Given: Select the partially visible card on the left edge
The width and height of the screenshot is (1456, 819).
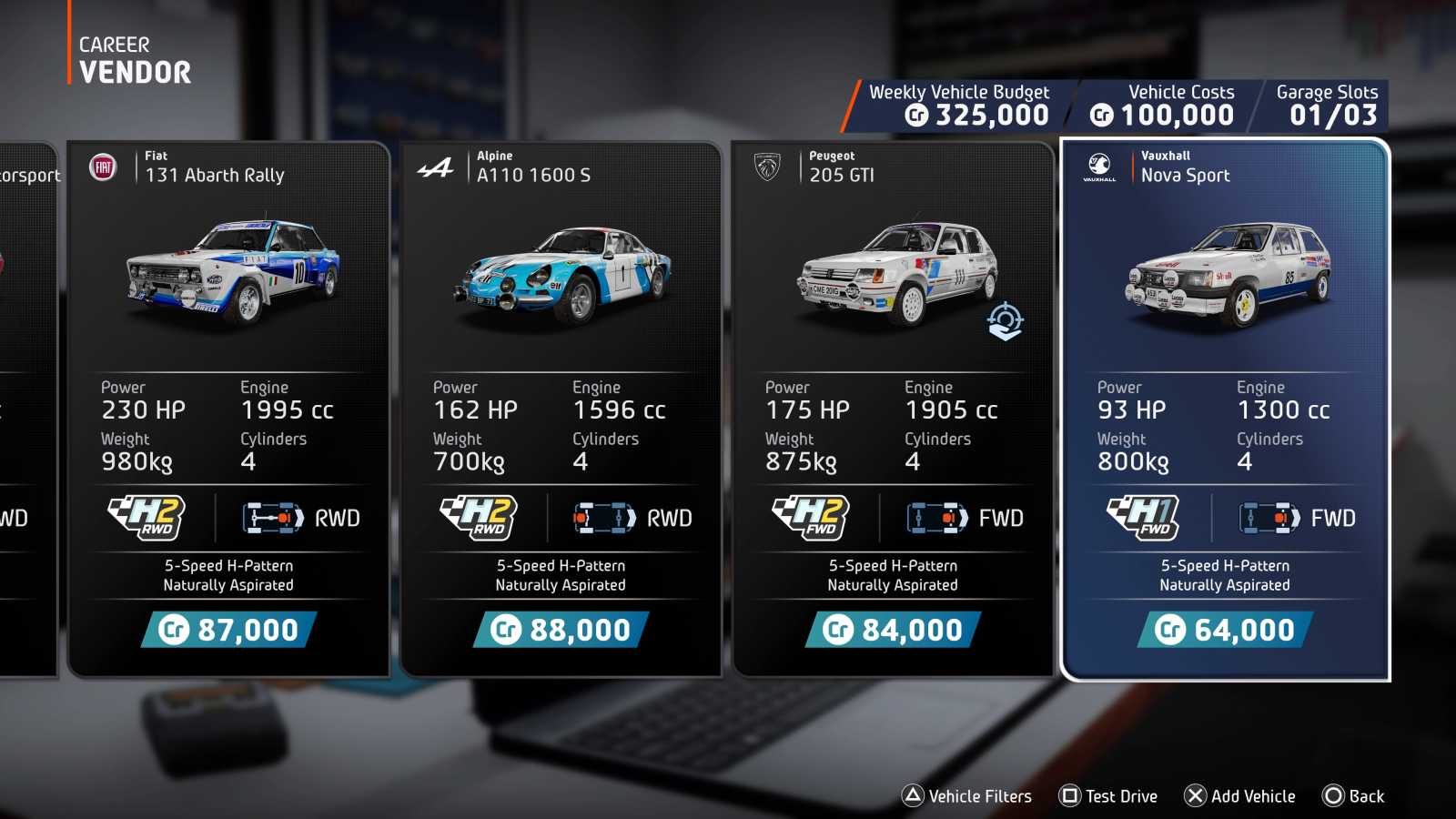Looking at the screenshot, I should click(x=25, y=409).
